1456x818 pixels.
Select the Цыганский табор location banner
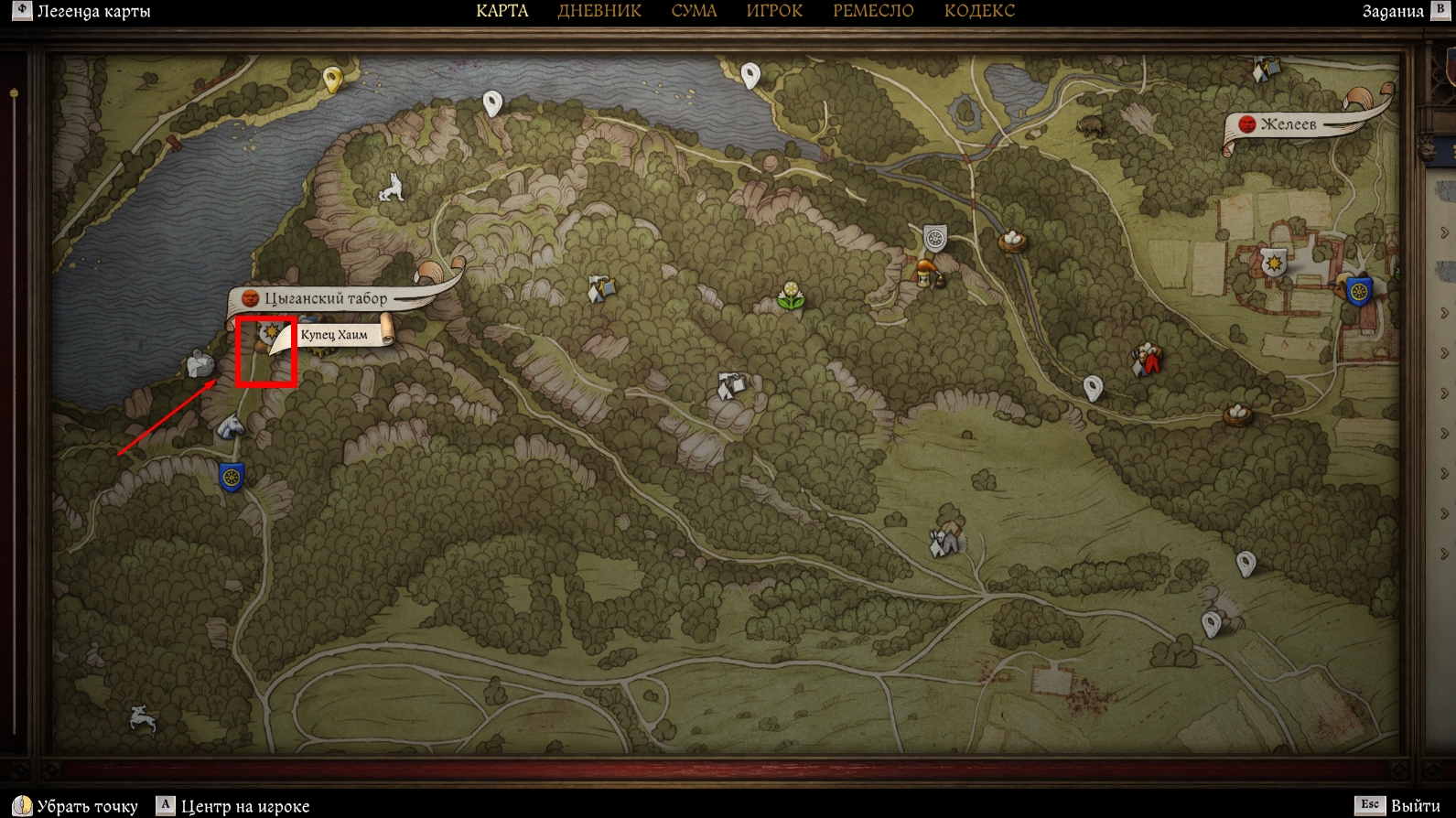(x=325, y=298)
